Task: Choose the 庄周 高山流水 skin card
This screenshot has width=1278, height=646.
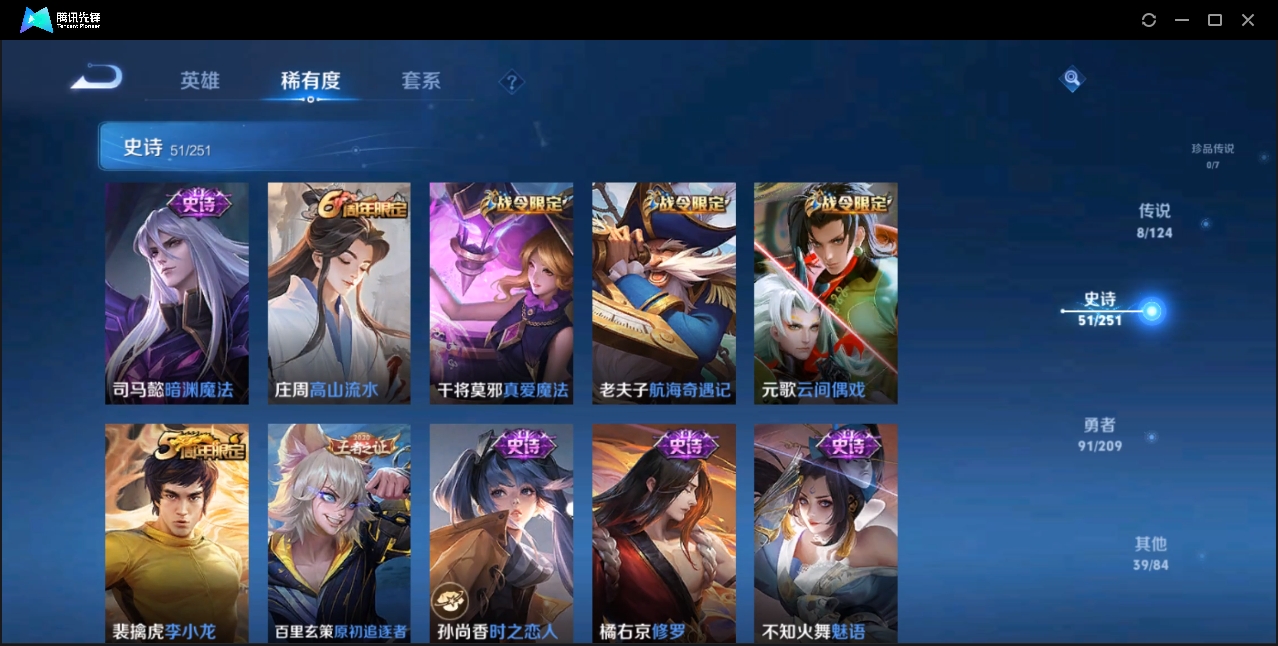Action: (339, 293)
